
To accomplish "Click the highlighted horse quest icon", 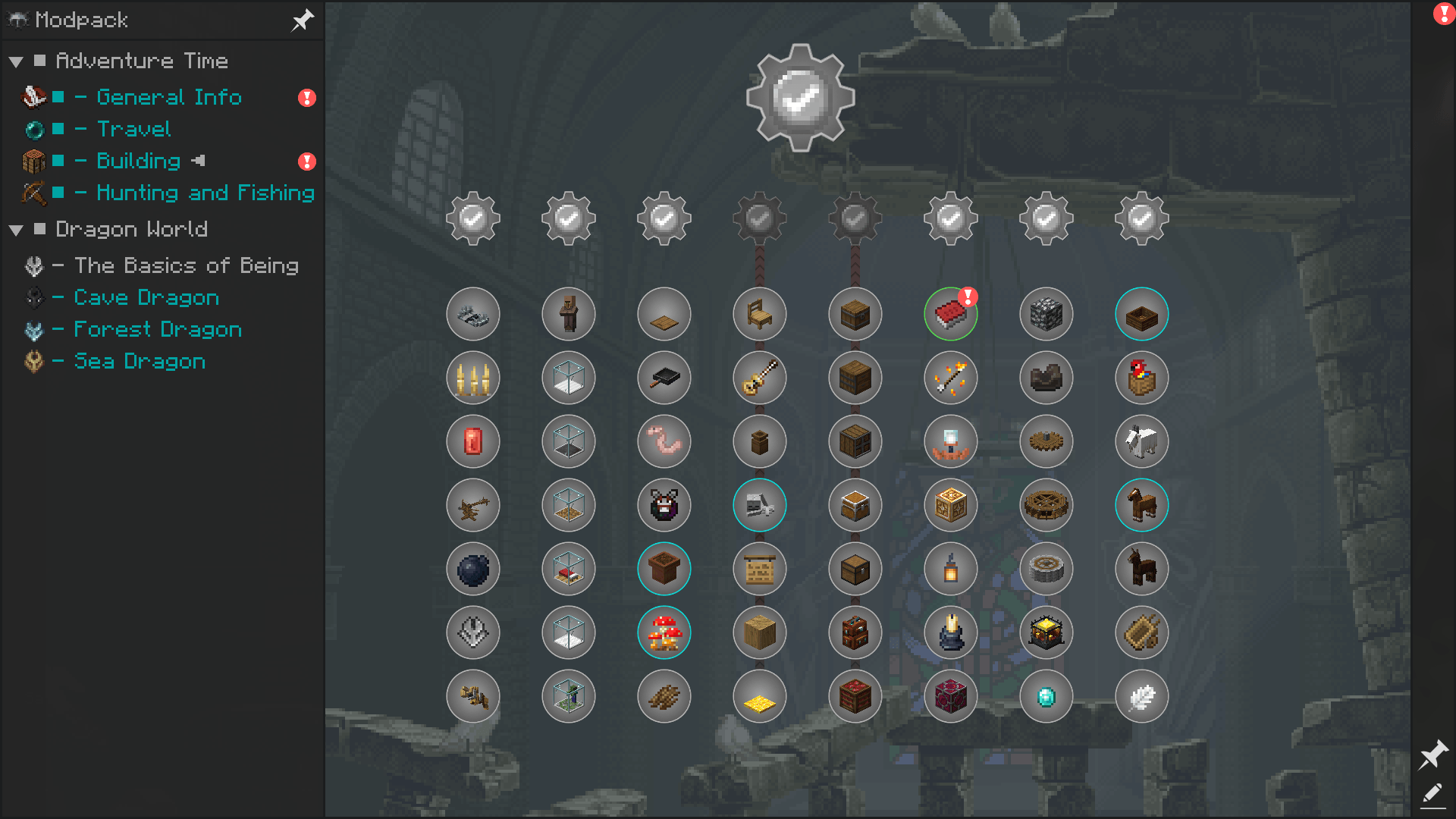I will point(1141,505).
